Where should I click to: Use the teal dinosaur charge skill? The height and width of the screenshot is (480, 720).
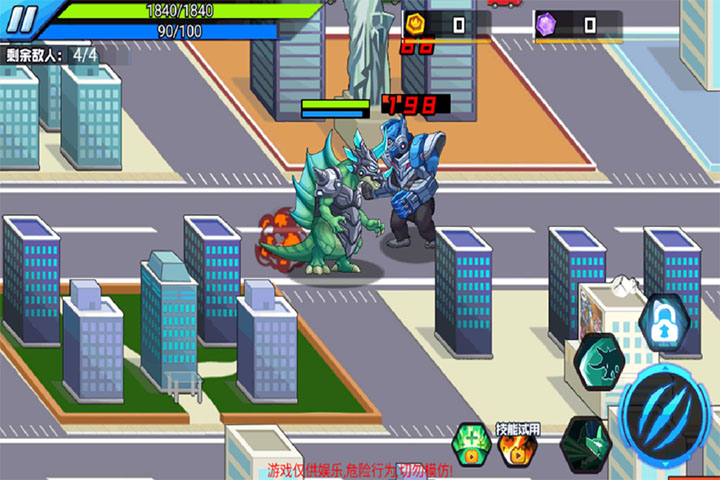pyautogui.click(x=600, y=361)
